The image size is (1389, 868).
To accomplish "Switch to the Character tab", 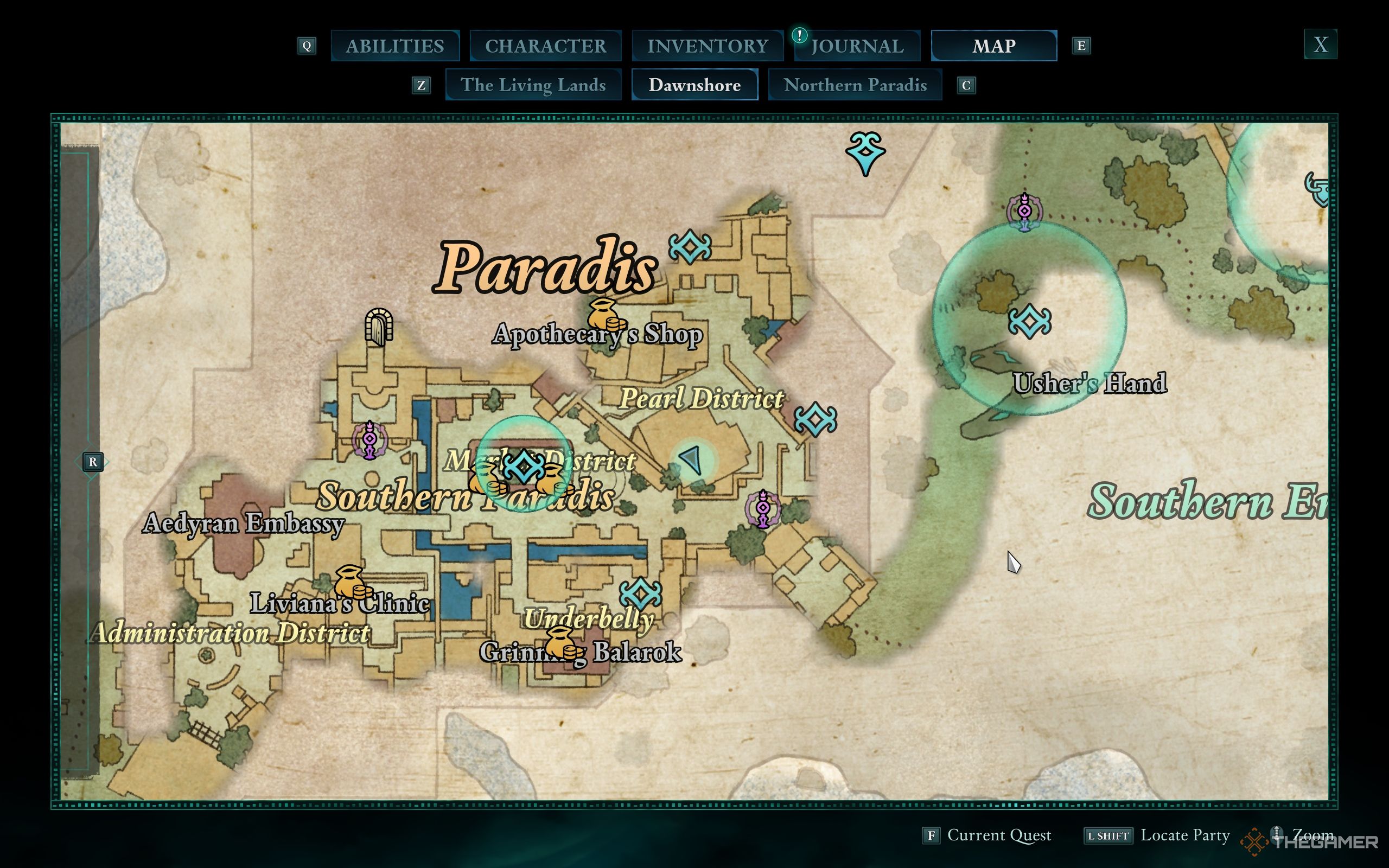I will 545,46.
